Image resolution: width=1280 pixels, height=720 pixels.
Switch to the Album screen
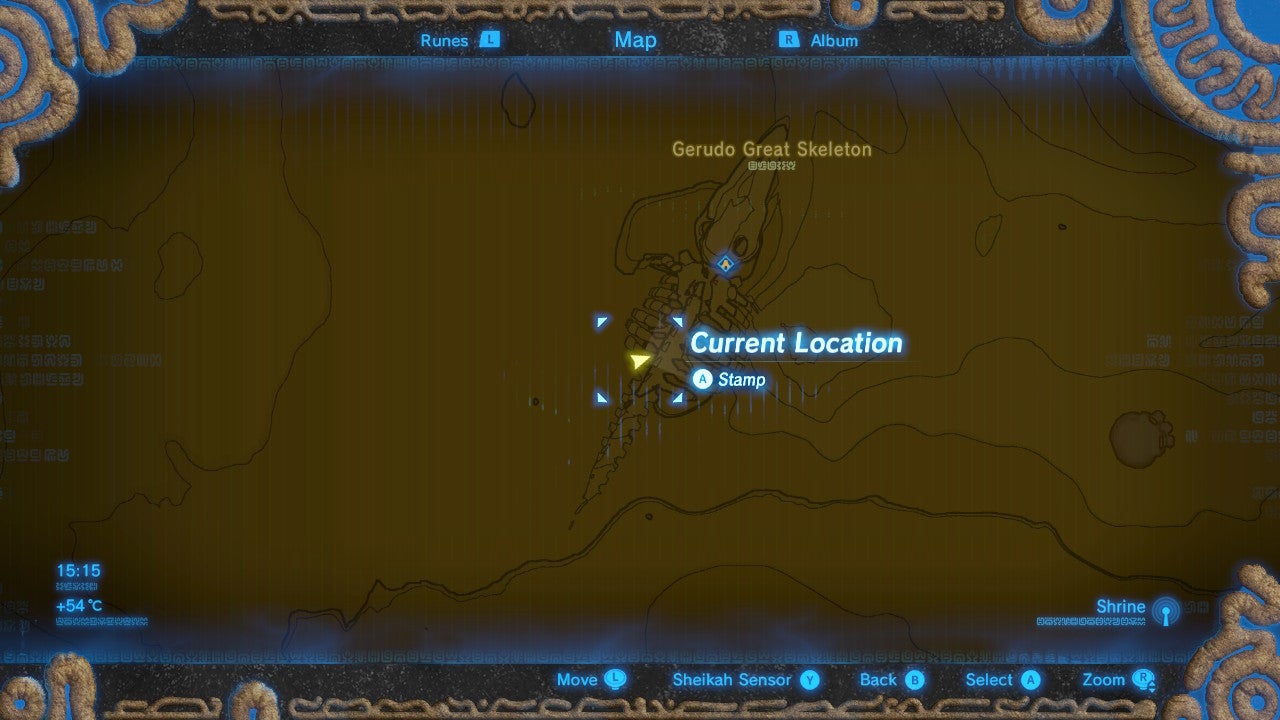click(835, 40)
